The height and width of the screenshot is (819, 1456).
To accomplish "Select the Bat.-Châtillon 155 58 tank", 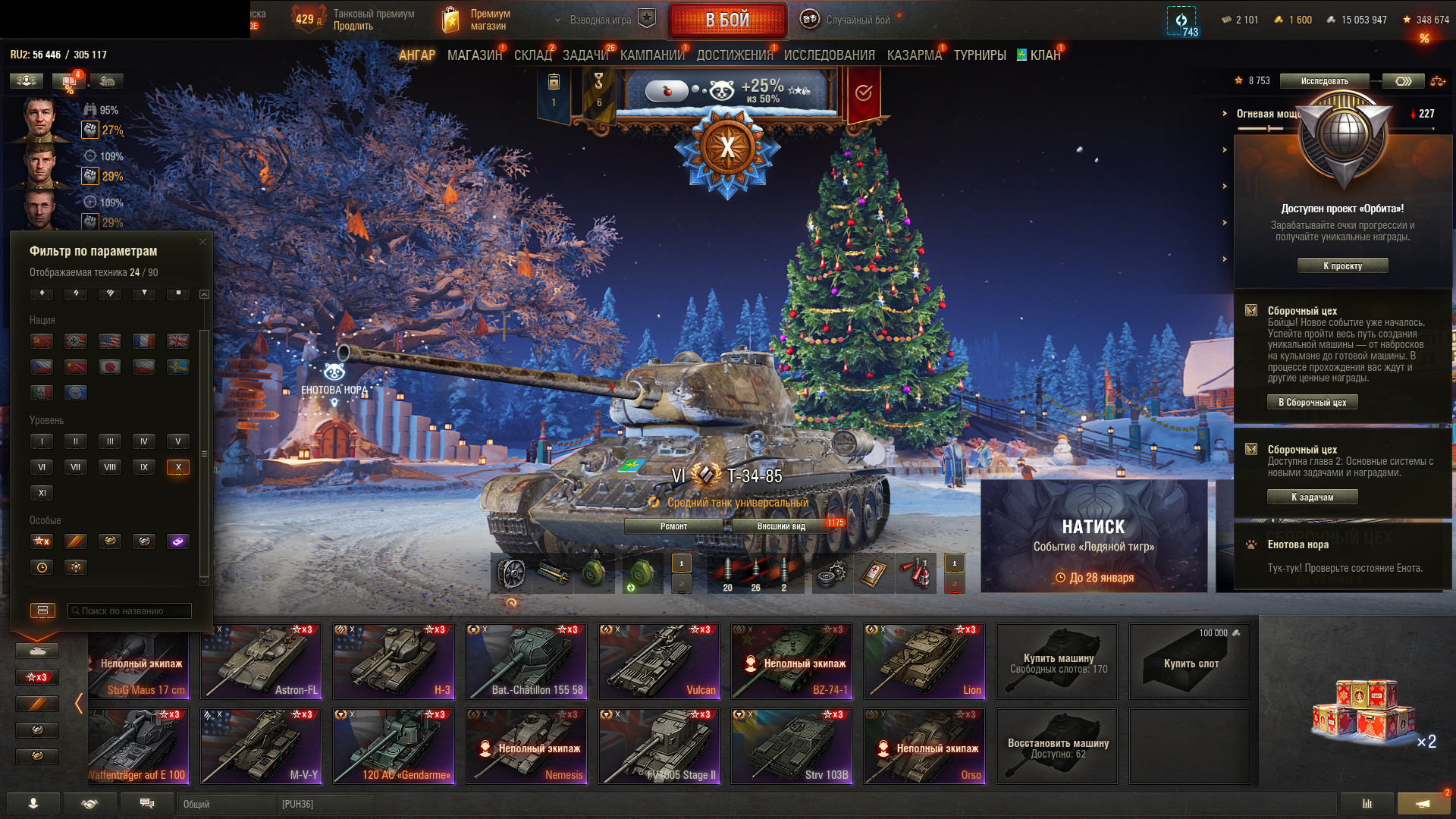I will pyautogui.click(x=526, y=661).
